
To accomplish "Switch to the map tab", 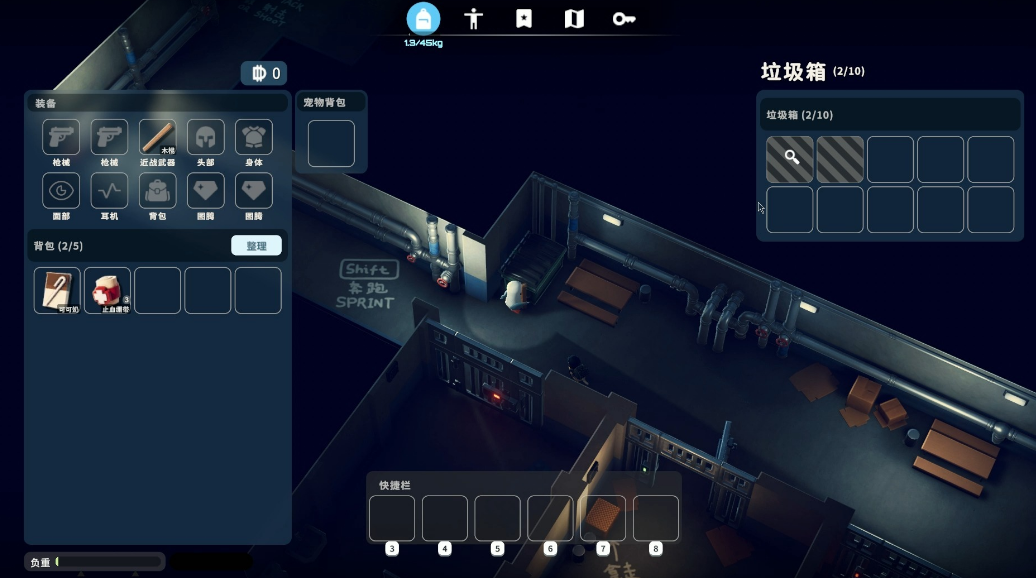I will pyautogui.click(x=574, y=19).
